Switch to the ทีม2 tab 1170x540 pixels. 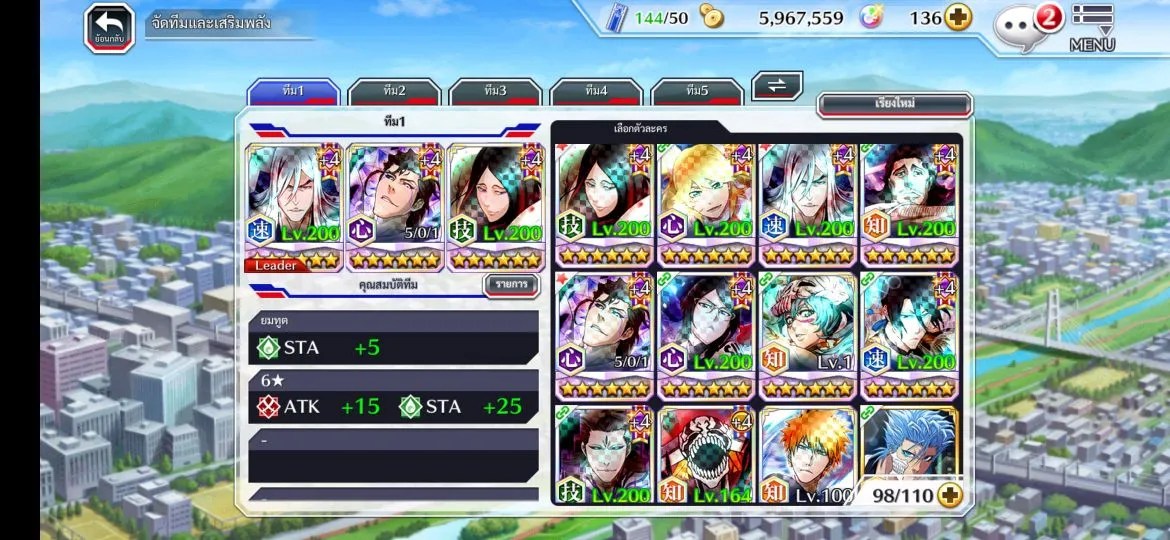[394, 92]
